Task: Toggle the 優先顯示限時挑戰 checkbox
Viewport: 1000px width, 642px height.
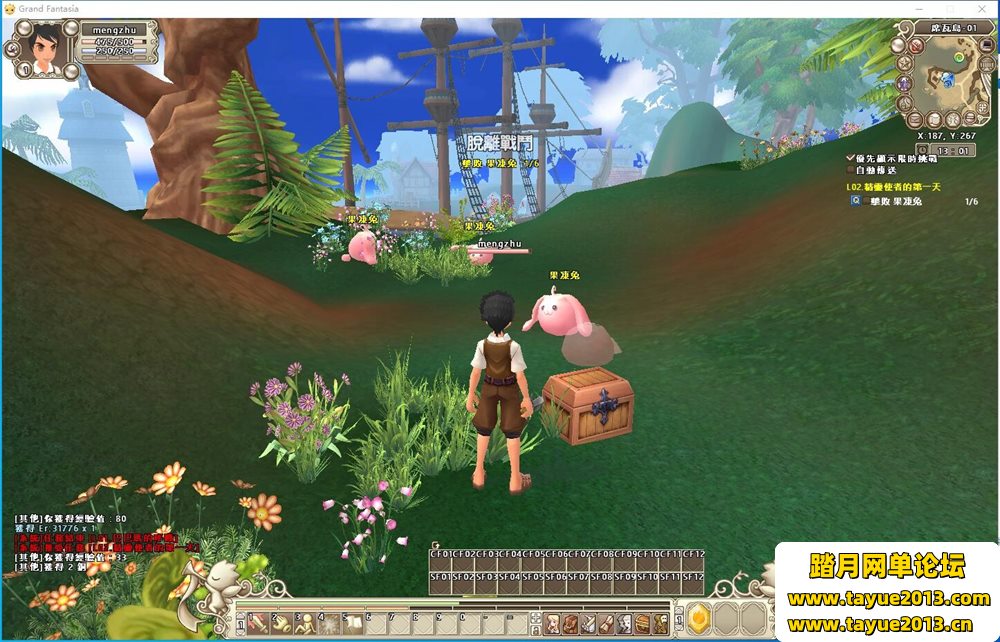Action: pyautogui.click(x=851, y=158)
